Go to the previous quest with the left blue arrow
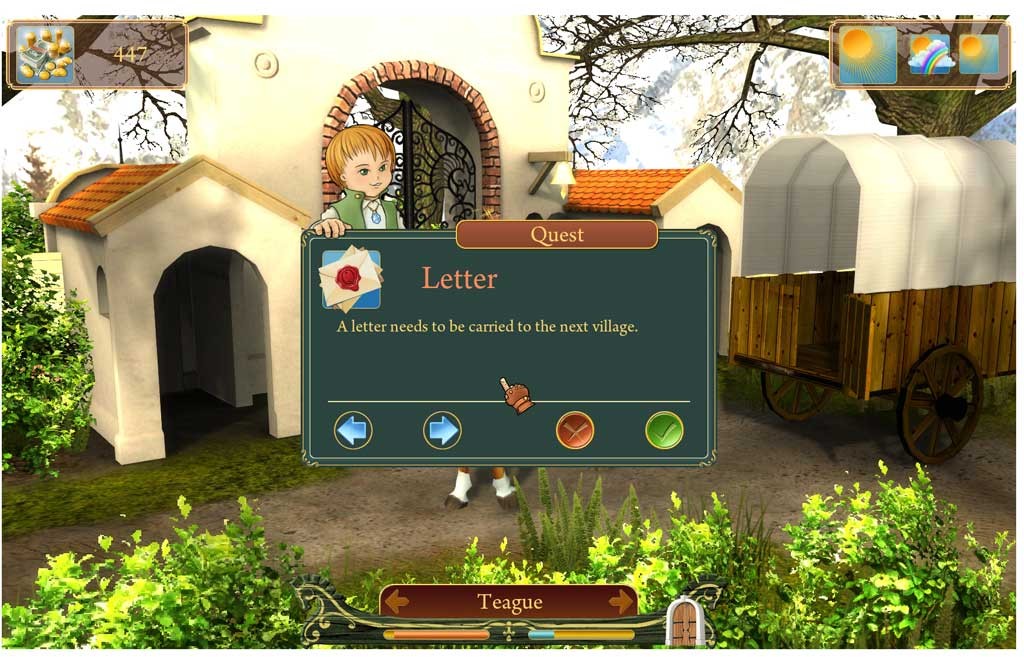 (353, 430)
